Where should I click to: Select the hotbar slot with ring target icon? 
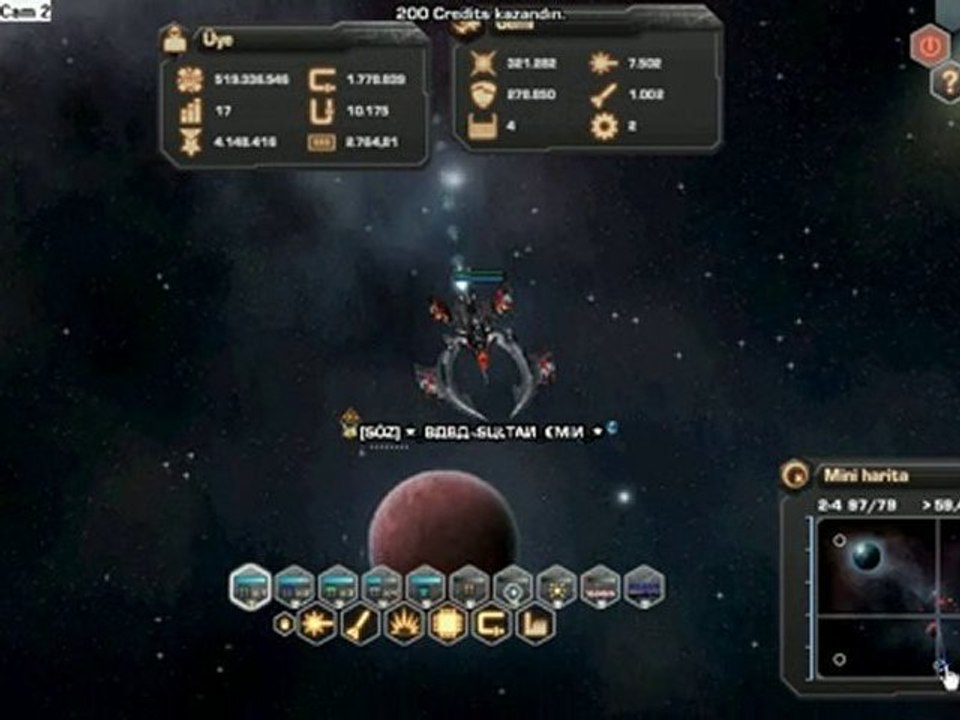click(x=513, y=587)
